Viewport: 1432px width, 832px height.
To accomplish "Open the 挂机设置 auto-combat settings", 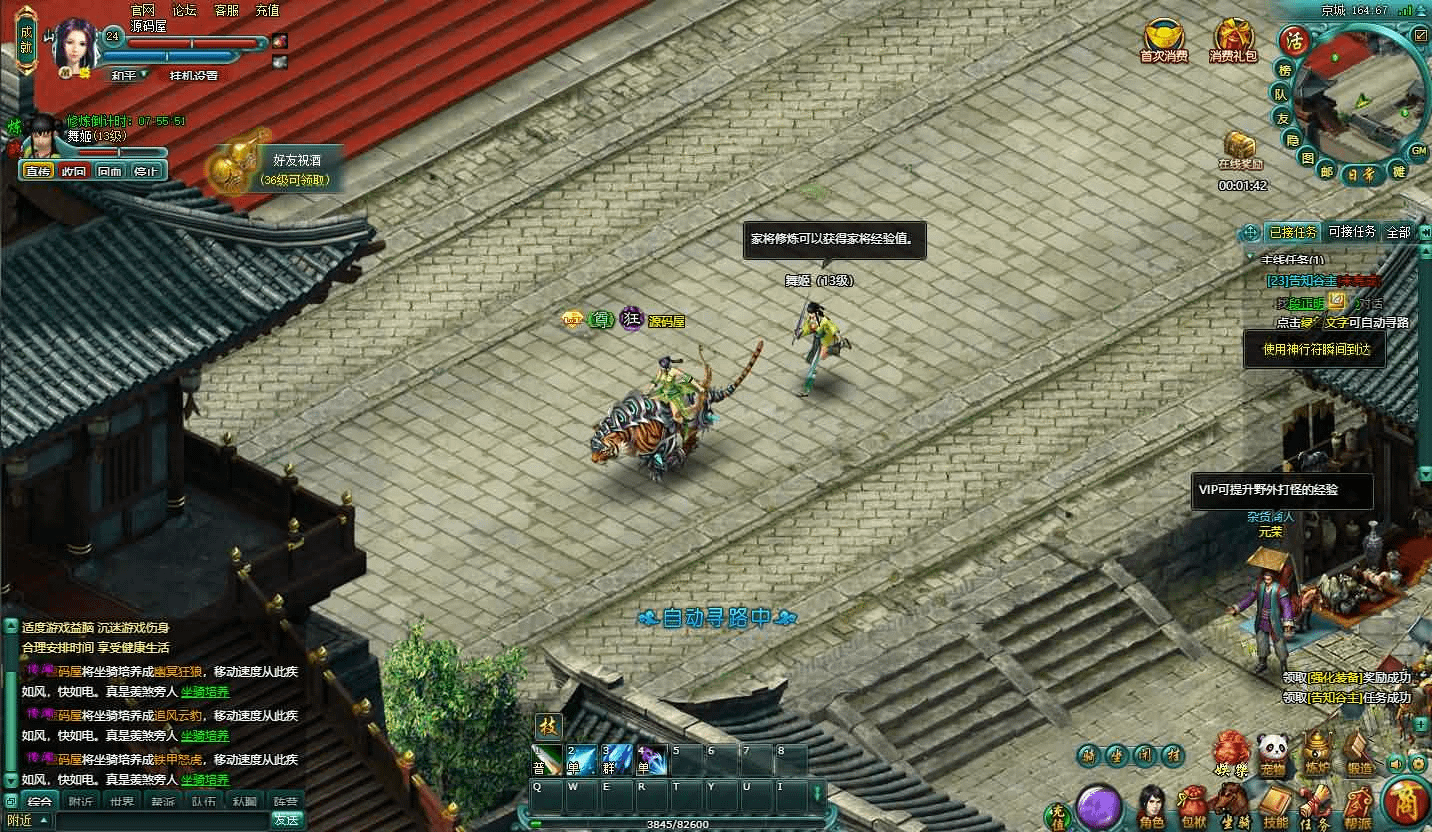I will pos(193,75).
